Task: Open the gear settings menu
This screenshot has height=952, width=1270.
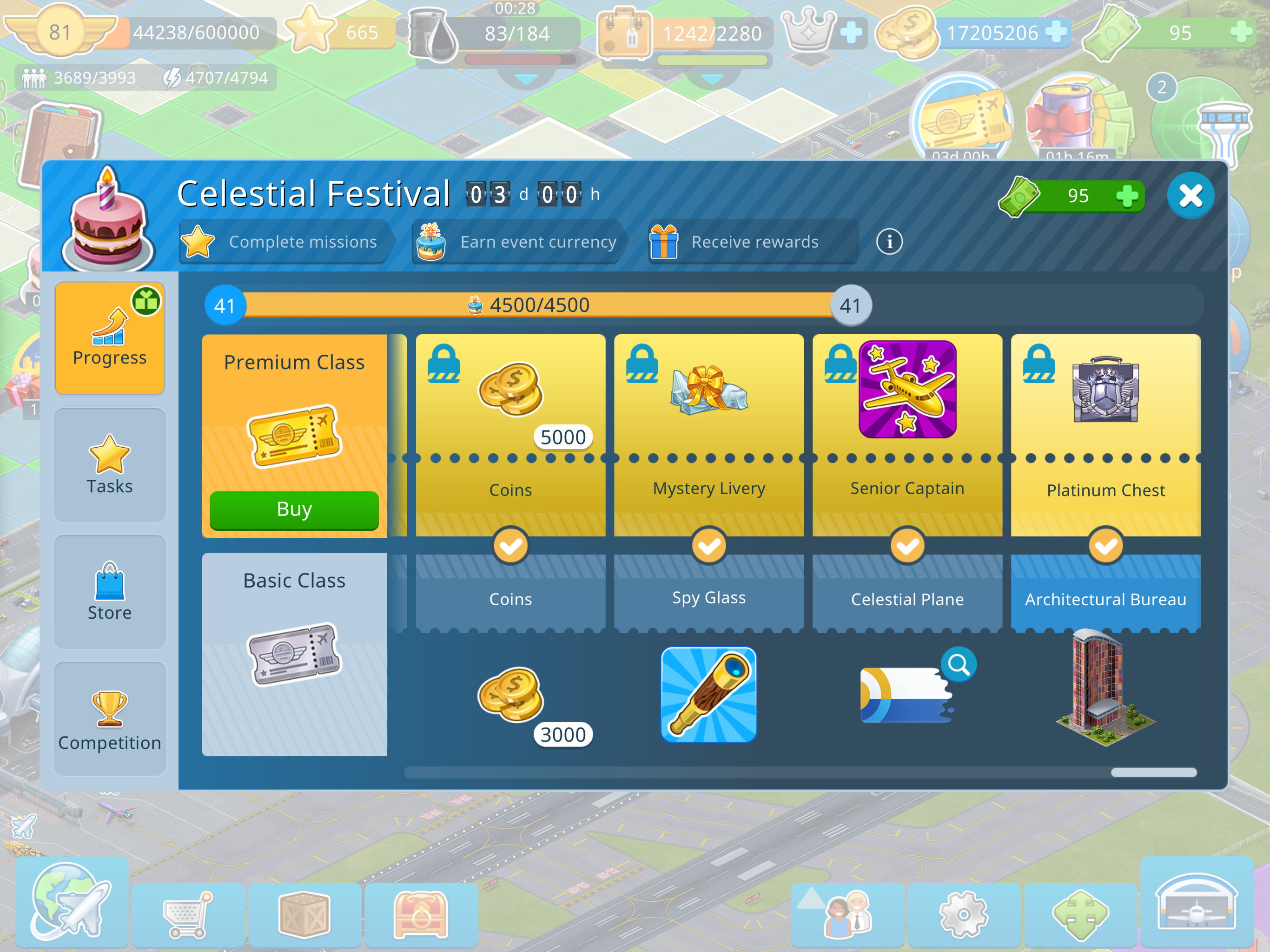Action: tap(963, 914)
